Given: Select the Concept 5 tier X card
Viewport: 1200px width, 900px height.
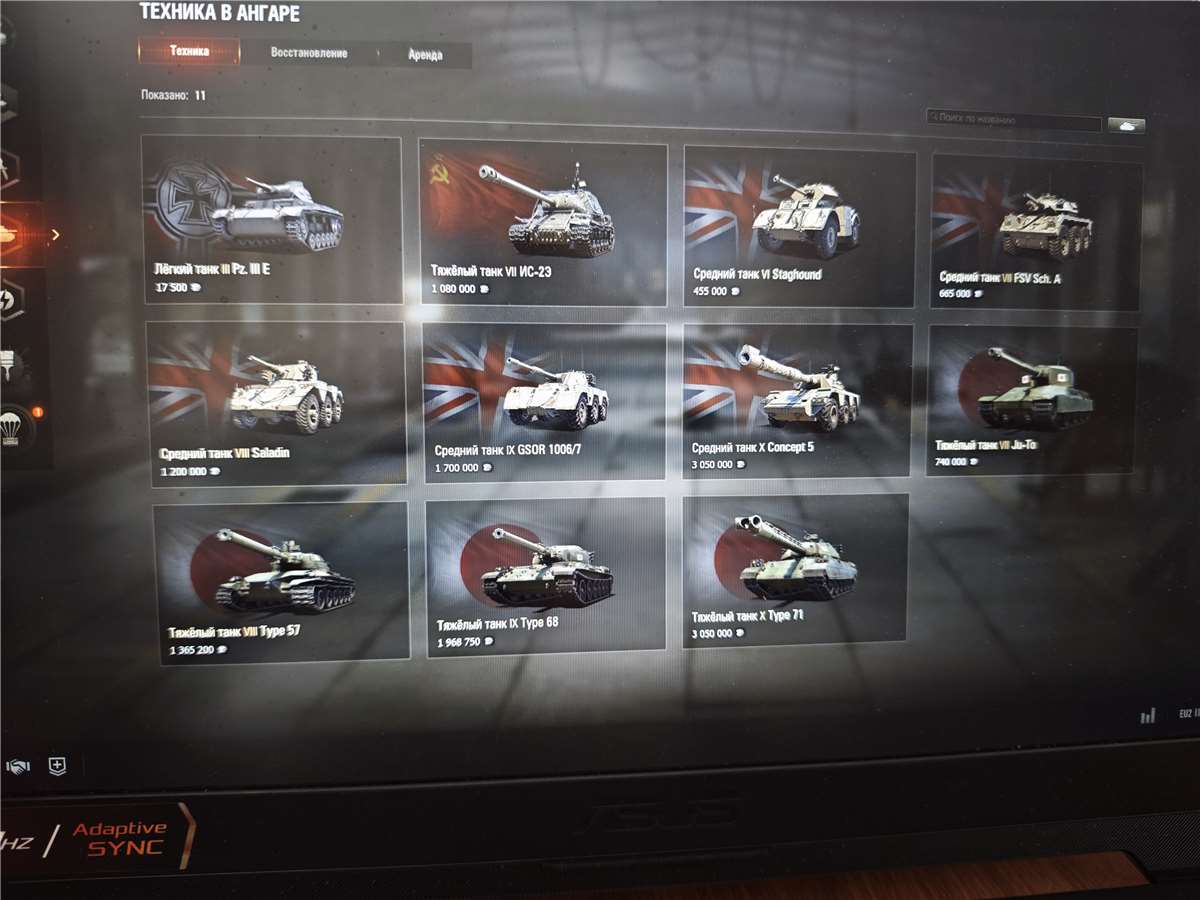Looking at the screenshot, I should (797, 401).
